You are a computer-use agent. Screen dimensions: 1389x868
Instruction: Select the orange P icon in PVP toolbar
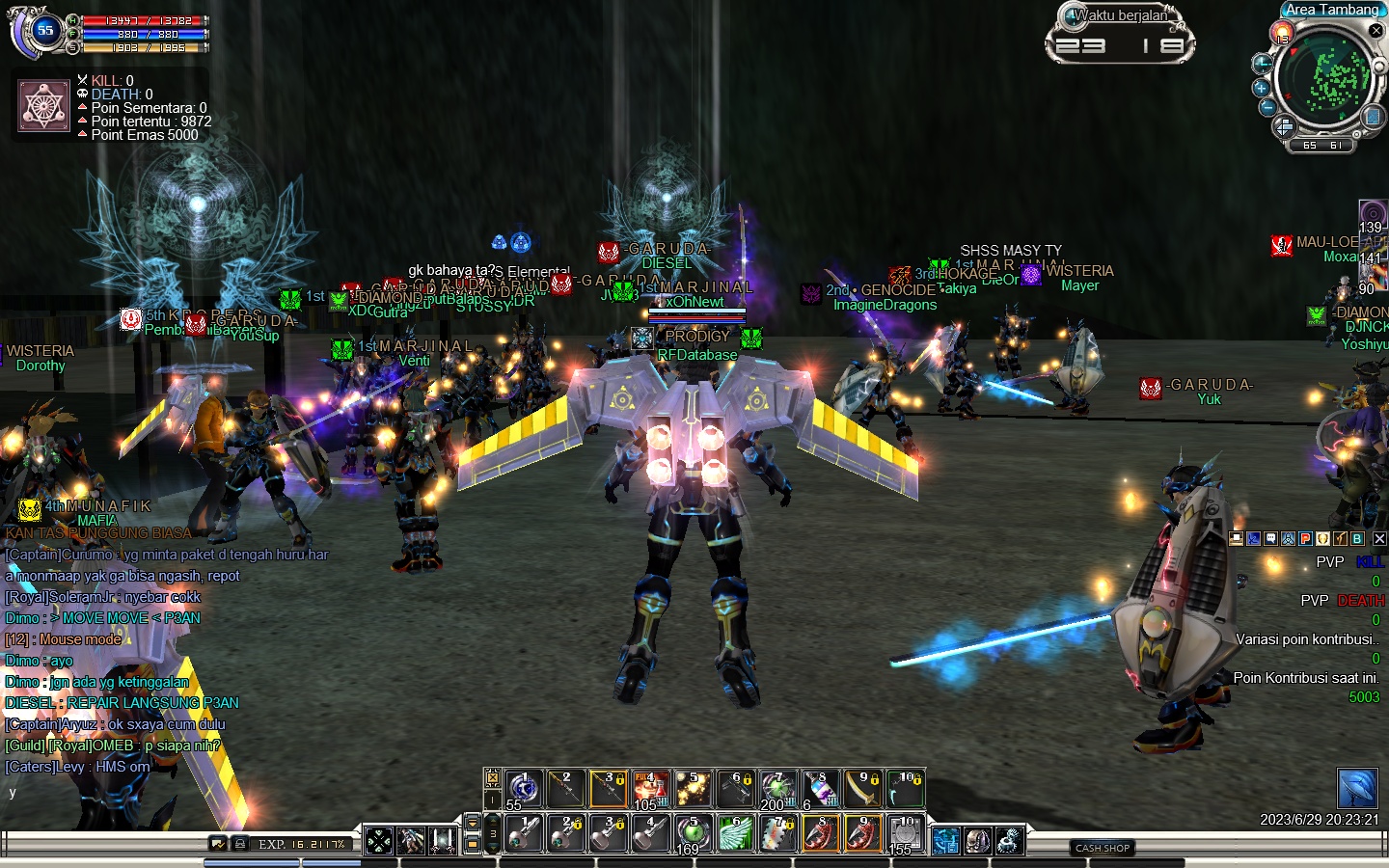click(1305, 539)
